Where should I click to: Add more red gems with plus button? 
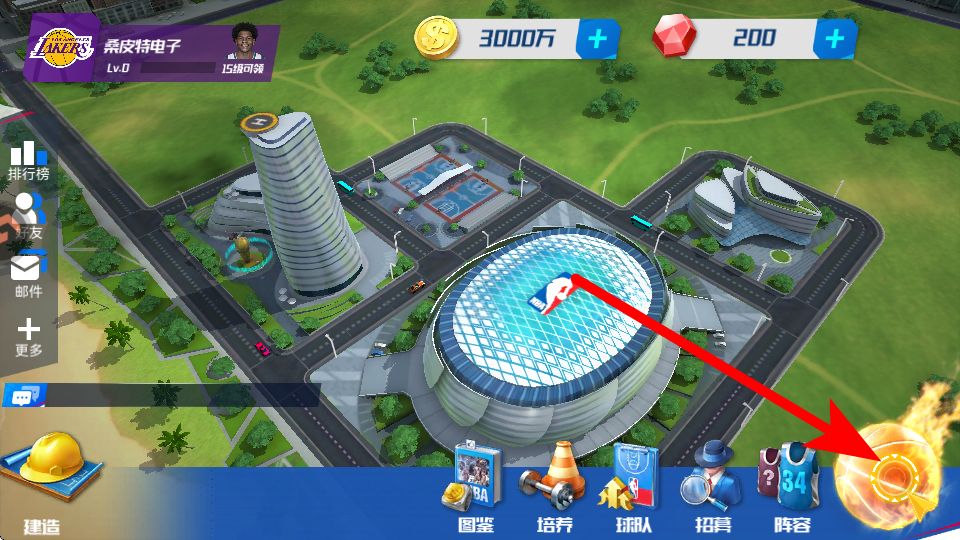(x=834, y=39)
